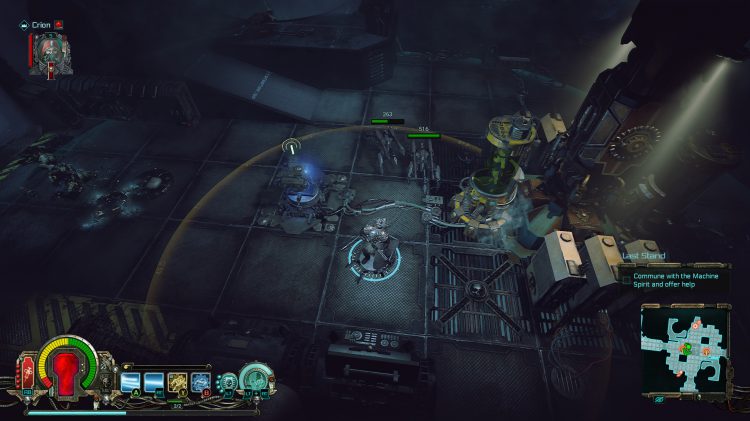
Task: Click the red healing item slot
Action: [27, 374]
